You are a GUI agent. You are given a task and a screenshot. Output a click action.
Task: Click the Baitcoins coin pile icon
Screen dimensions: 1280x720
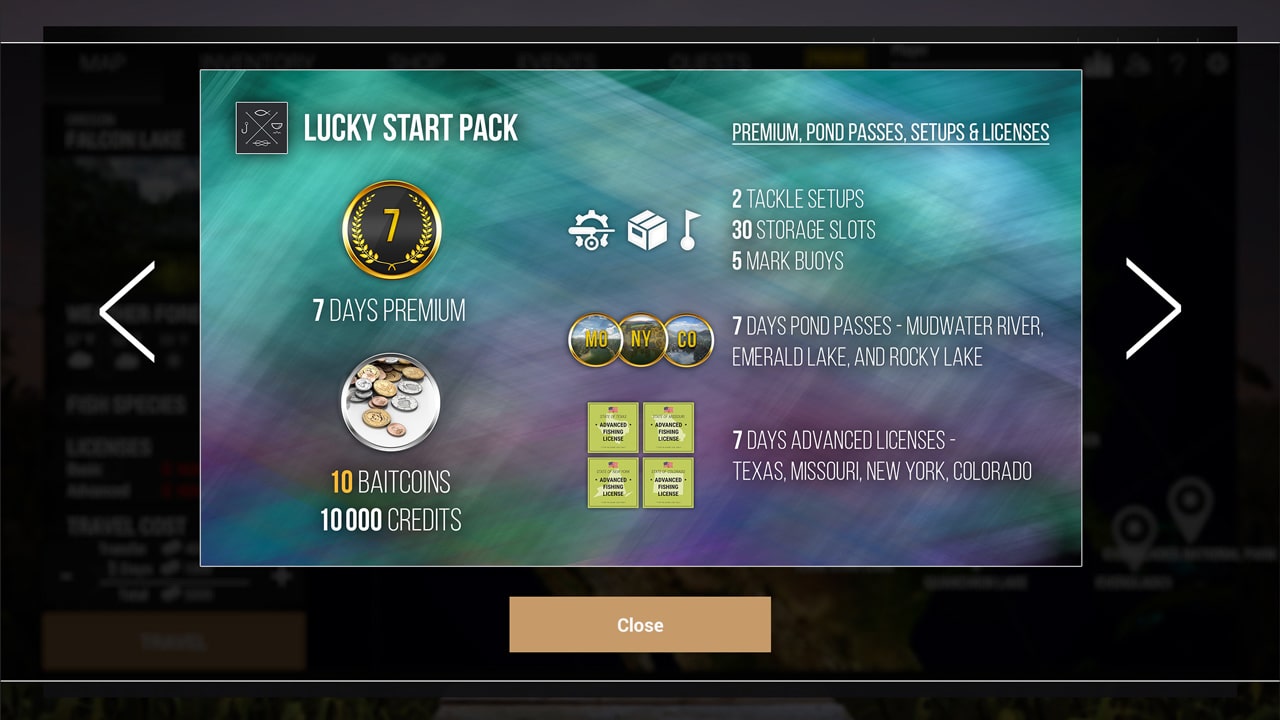point(392,402)
